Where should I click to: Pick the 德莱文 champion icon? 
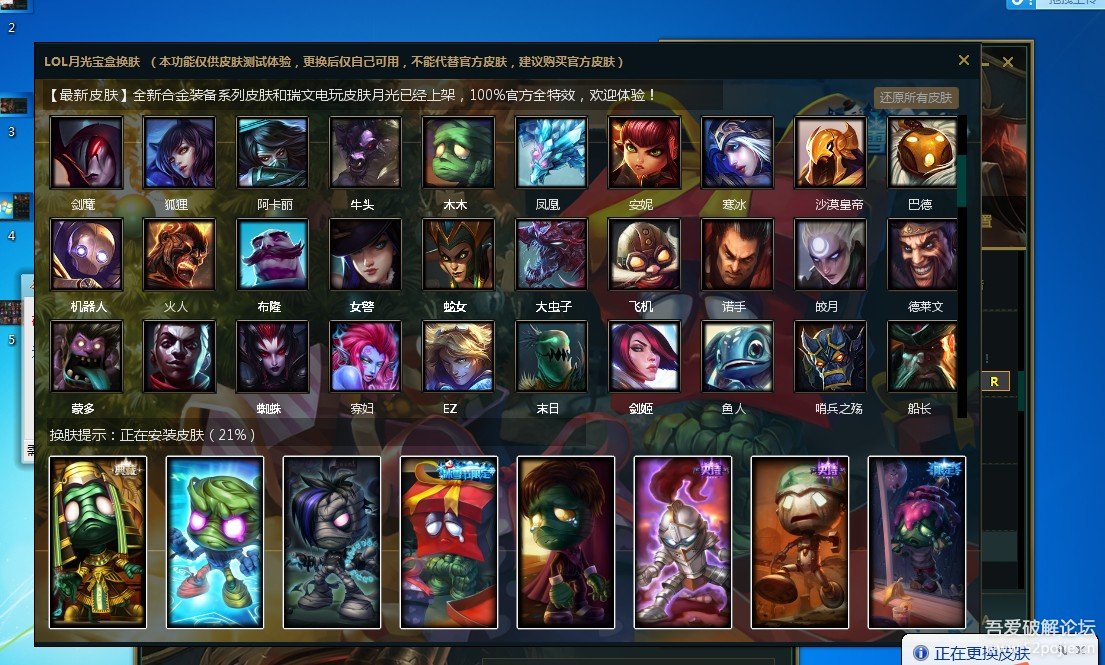coord(923,254)
